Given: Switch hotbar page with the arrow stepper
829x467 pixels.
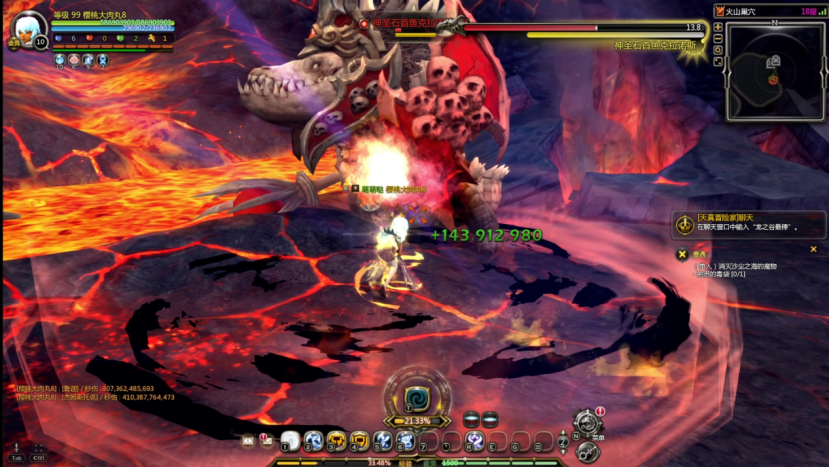Looking at the screenshot, I should (x=565, y=439).
